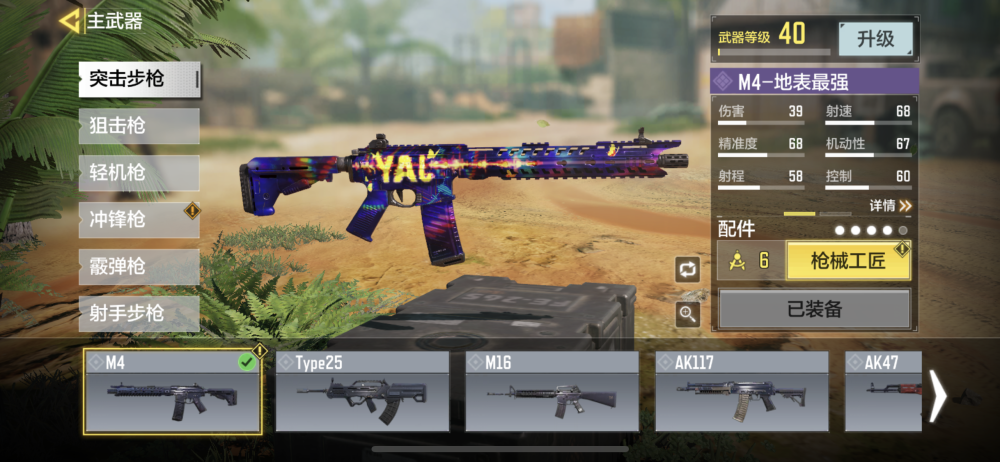Click the 已装备 equipped button

coord(814,309)
